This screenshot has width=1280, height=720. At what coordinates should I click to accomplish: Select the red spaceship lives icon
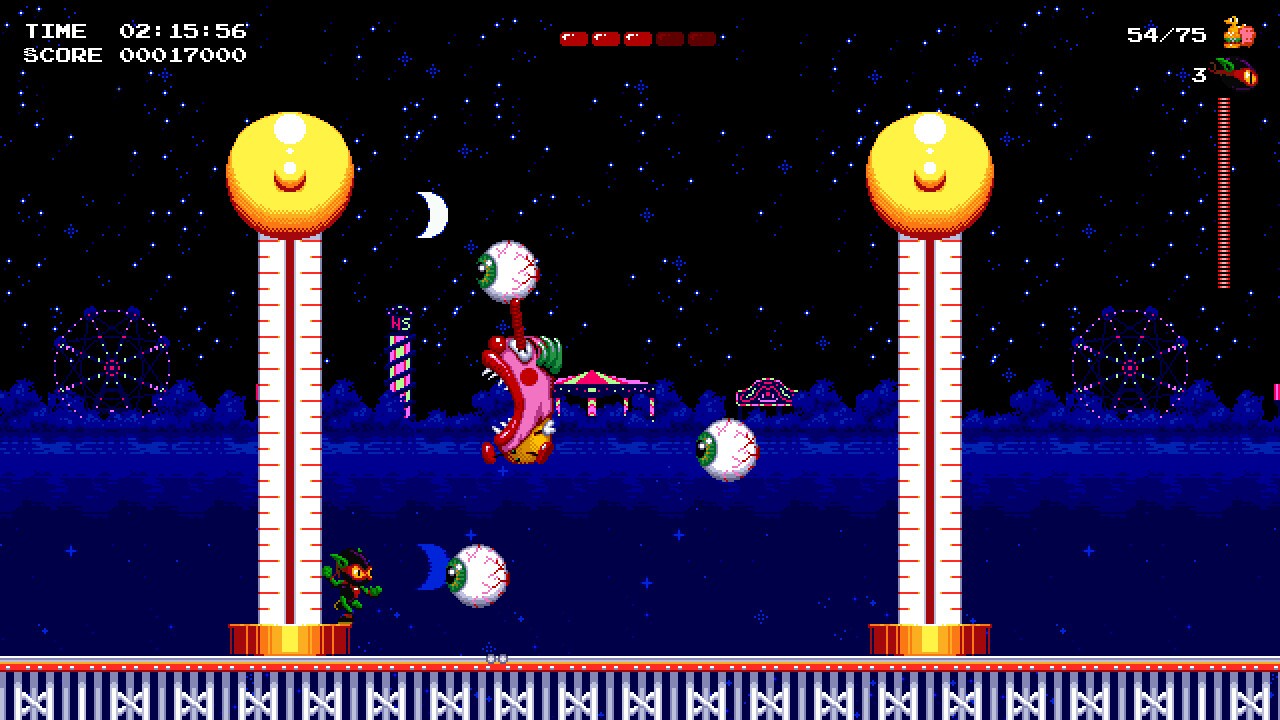coord(1235,72)
